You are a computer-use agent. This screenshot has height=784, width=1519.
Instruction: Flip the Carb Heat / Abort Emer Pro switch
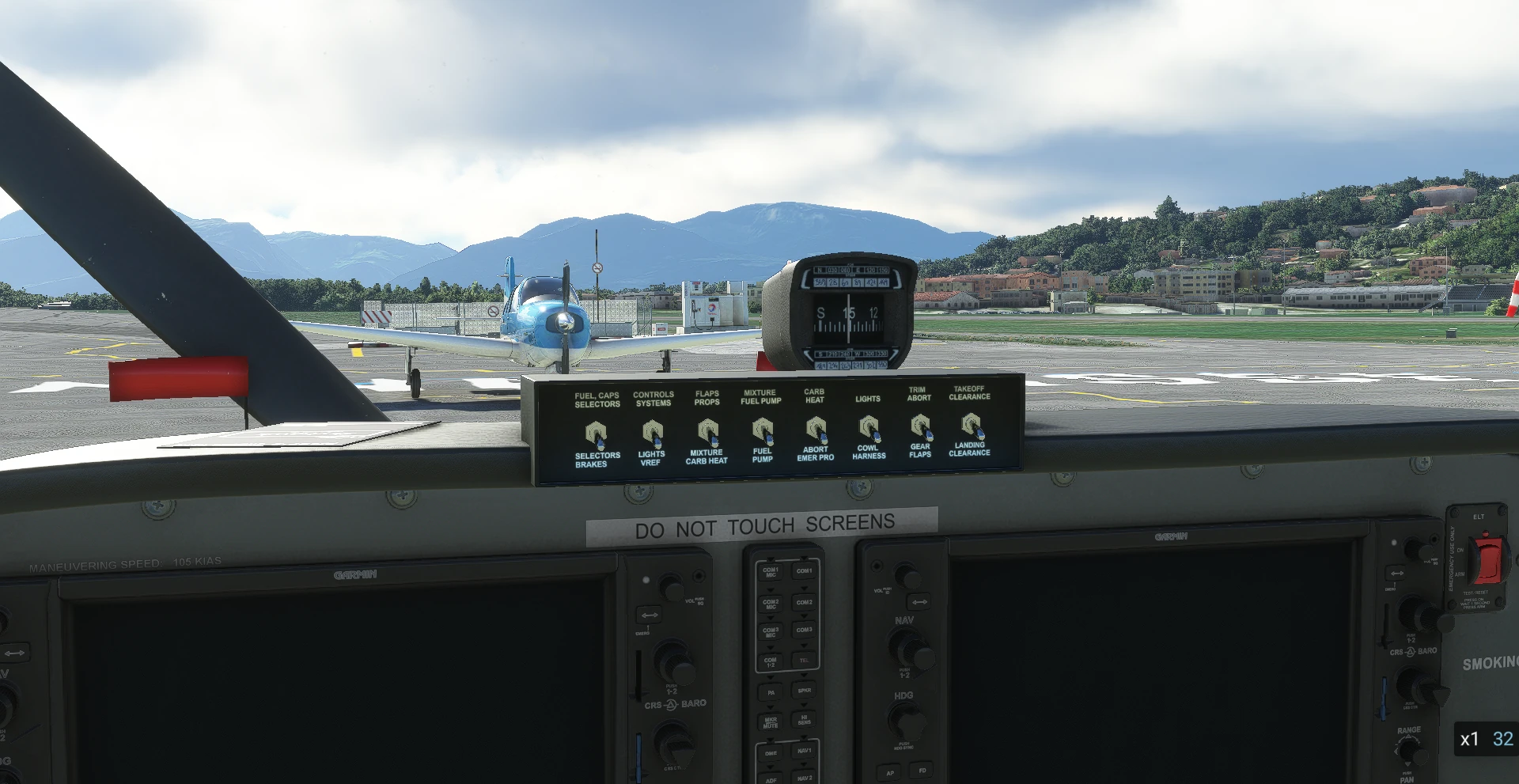816,429
